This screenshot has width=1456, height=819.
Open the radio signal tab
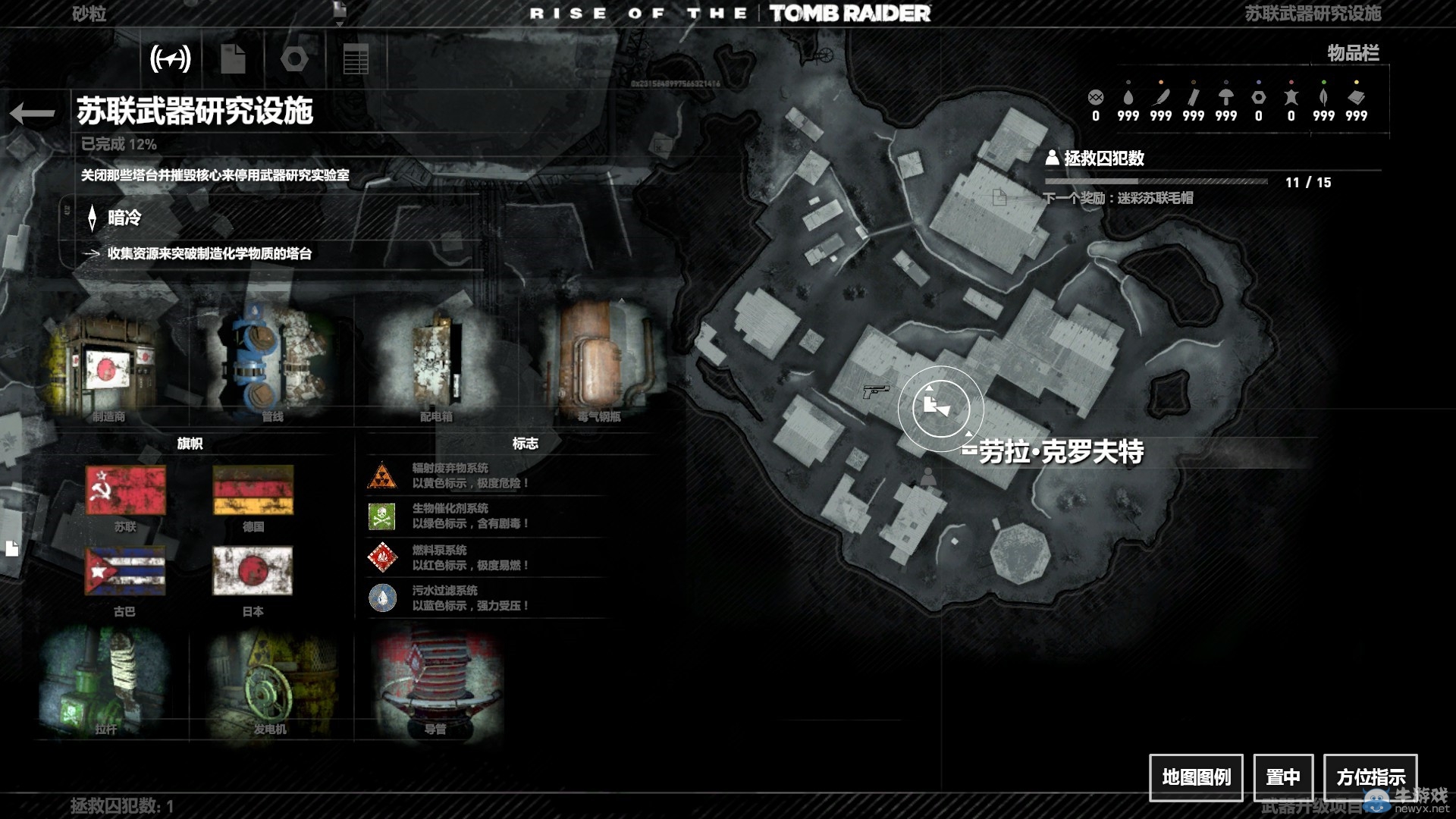170,58
